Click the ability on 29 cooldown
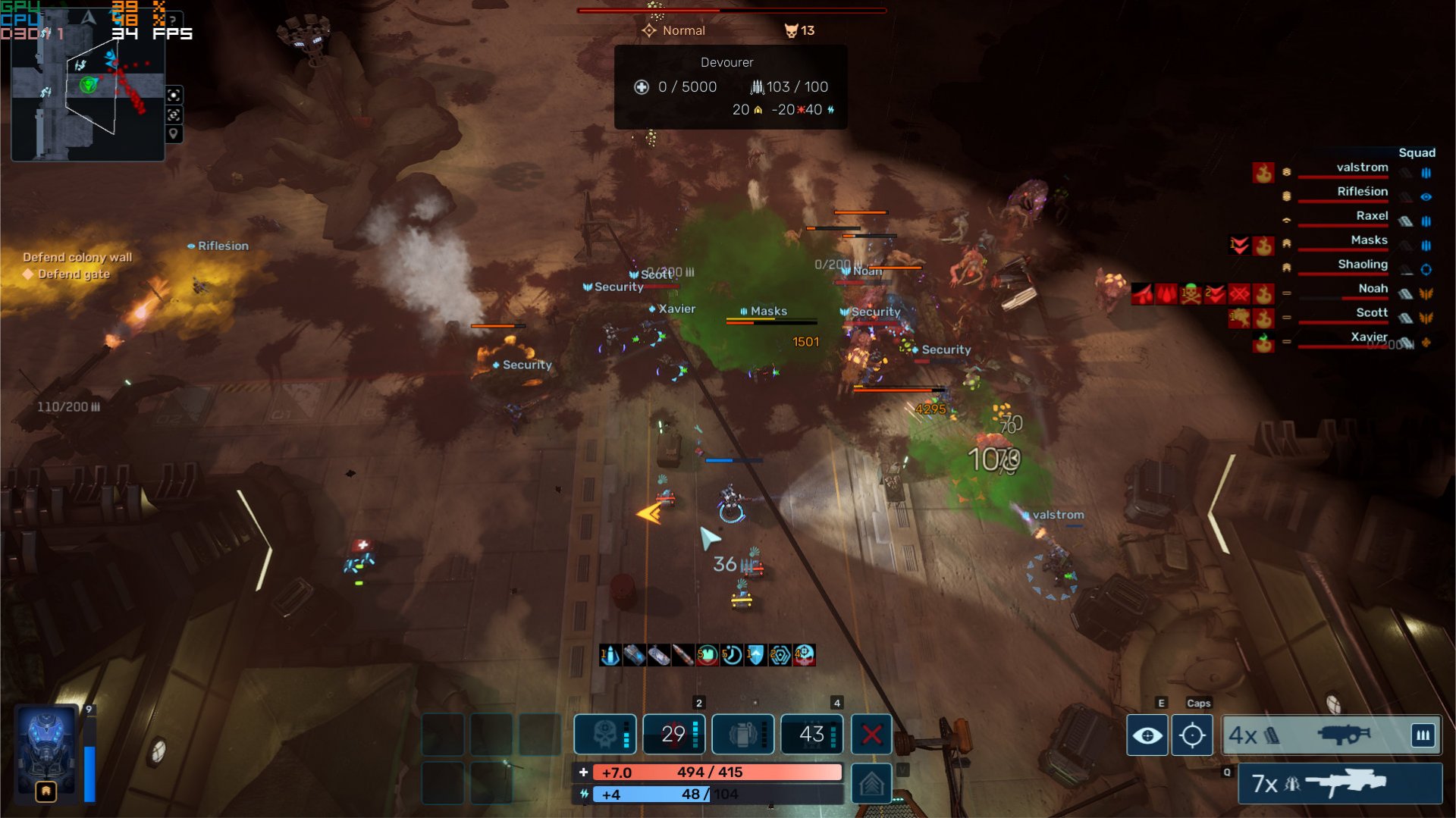This screenshot has height=818, width=1456. pyautogui.click(x=673, y=734)
